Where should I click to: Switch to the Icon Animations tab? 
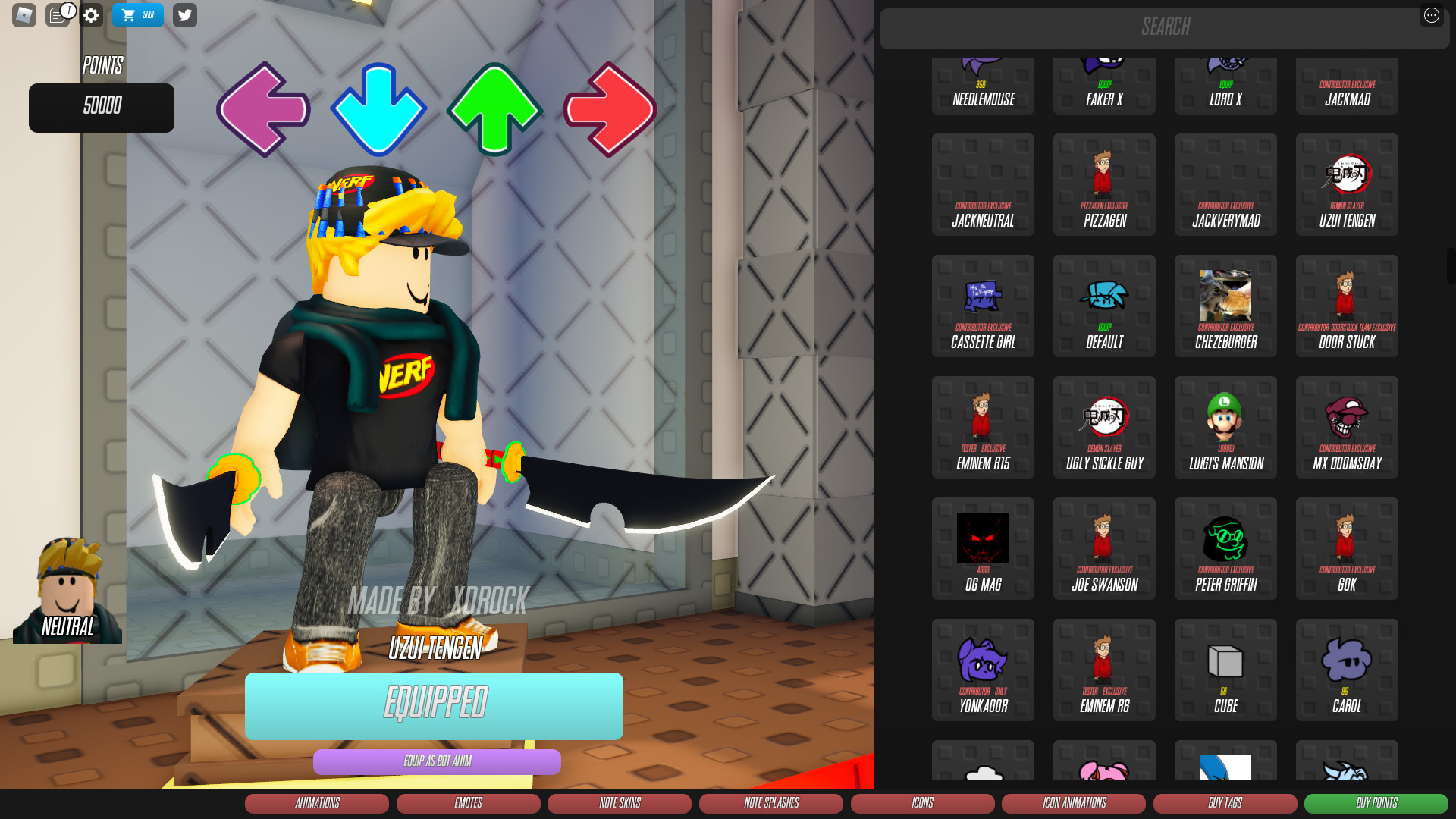pos(1073,803)
